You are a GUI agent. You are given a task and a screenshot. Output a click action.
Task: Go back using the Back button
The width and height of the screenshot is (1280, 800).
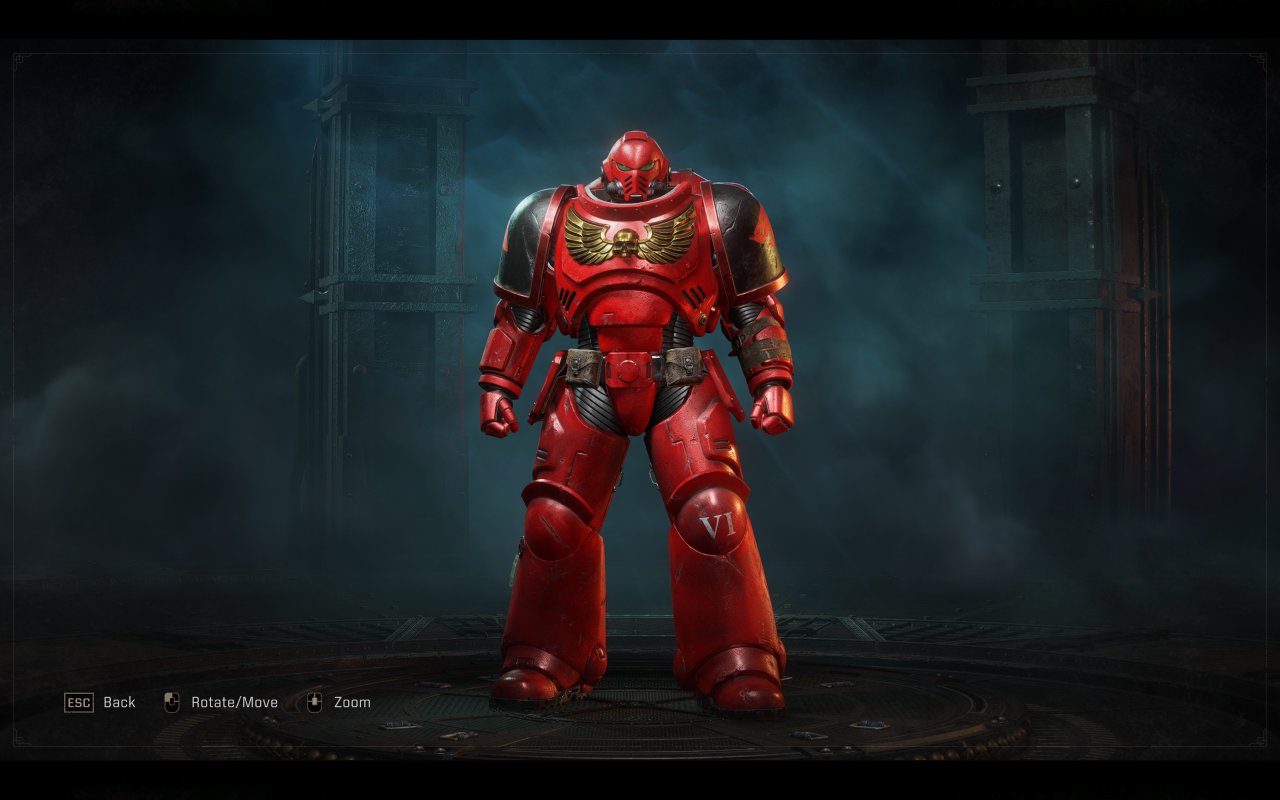[x=100, y=702]
